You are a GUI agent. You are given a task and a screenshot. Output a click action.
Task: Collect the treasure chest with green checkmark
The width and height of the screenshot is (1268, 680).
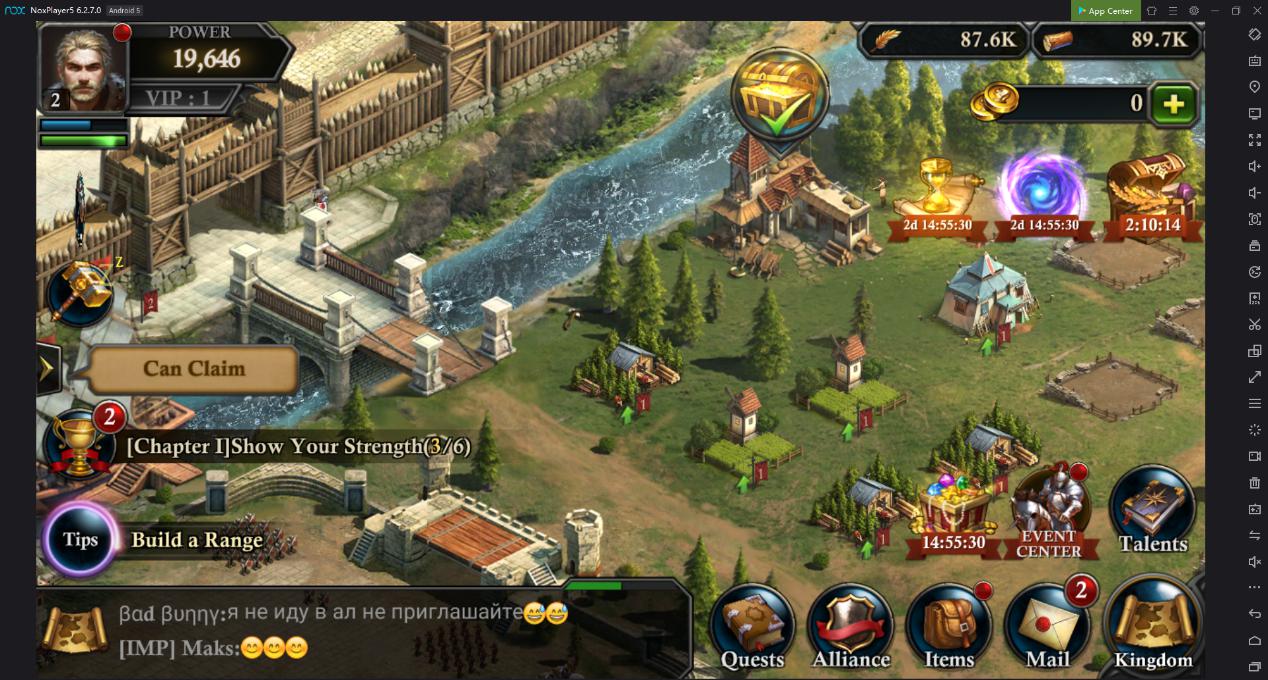click(x=780, y=95)
